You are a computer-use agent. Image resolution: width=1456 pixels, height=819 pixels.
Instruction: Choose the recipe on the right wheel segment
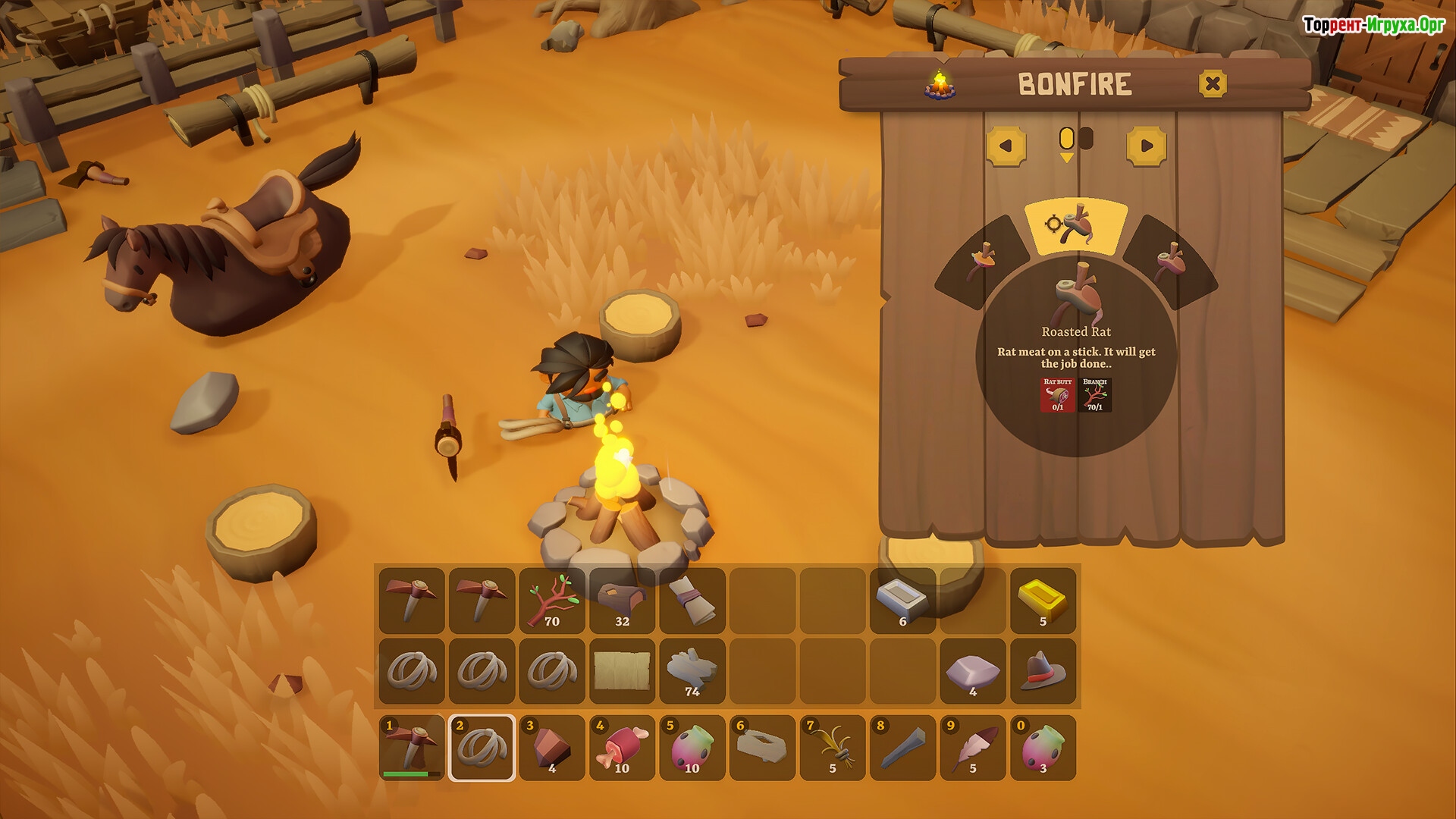pos(1169,260)
